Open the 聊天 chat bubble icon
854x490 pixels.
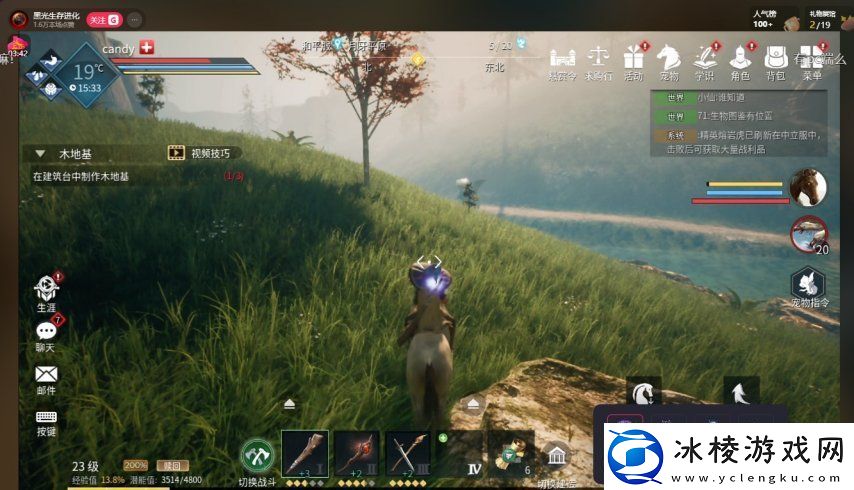(x=46, y=331)
